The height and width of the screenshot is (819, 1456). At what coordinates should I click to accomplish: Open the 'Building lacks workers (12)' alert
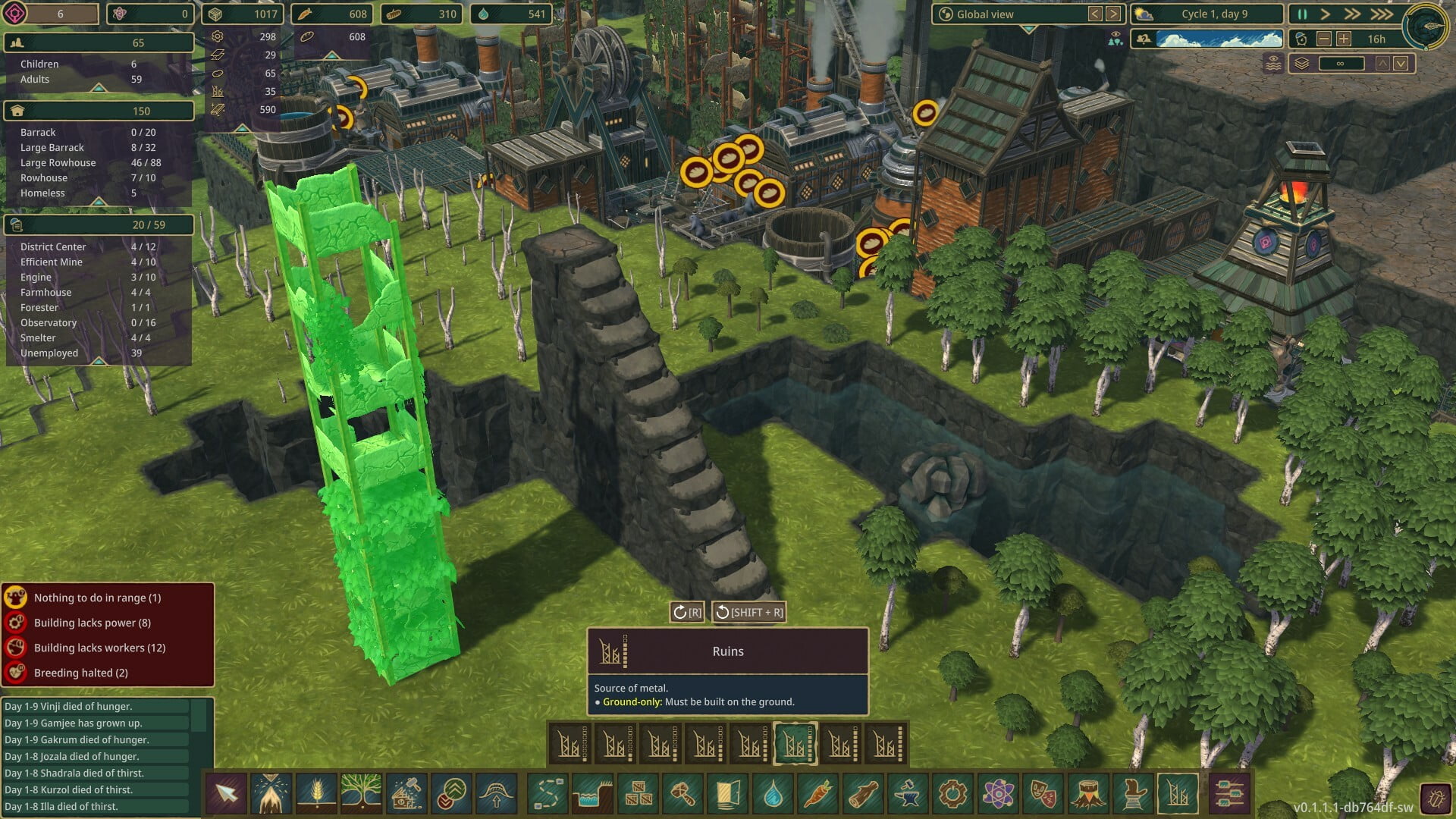point(99,648)
